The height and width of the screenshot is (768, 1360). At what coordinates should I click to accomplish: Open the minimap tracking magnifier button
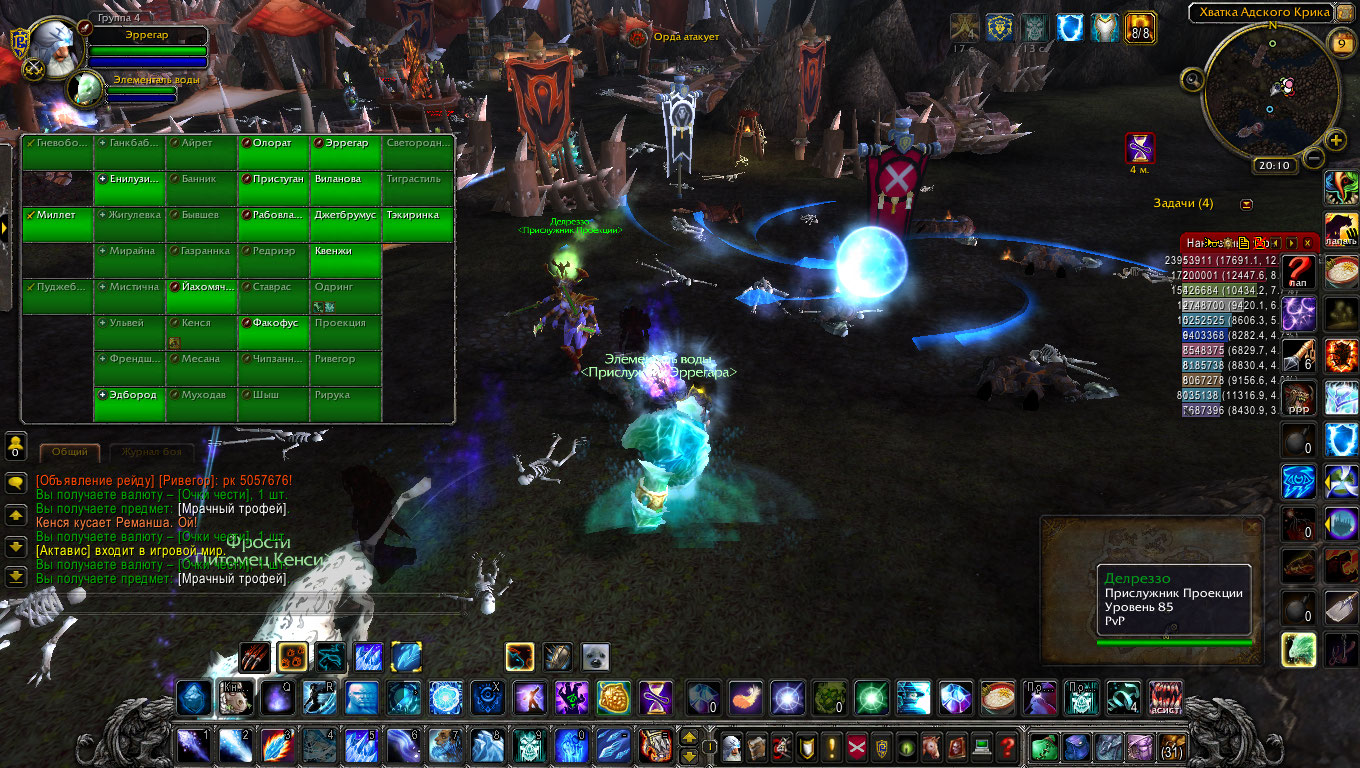coord(1192,79)
